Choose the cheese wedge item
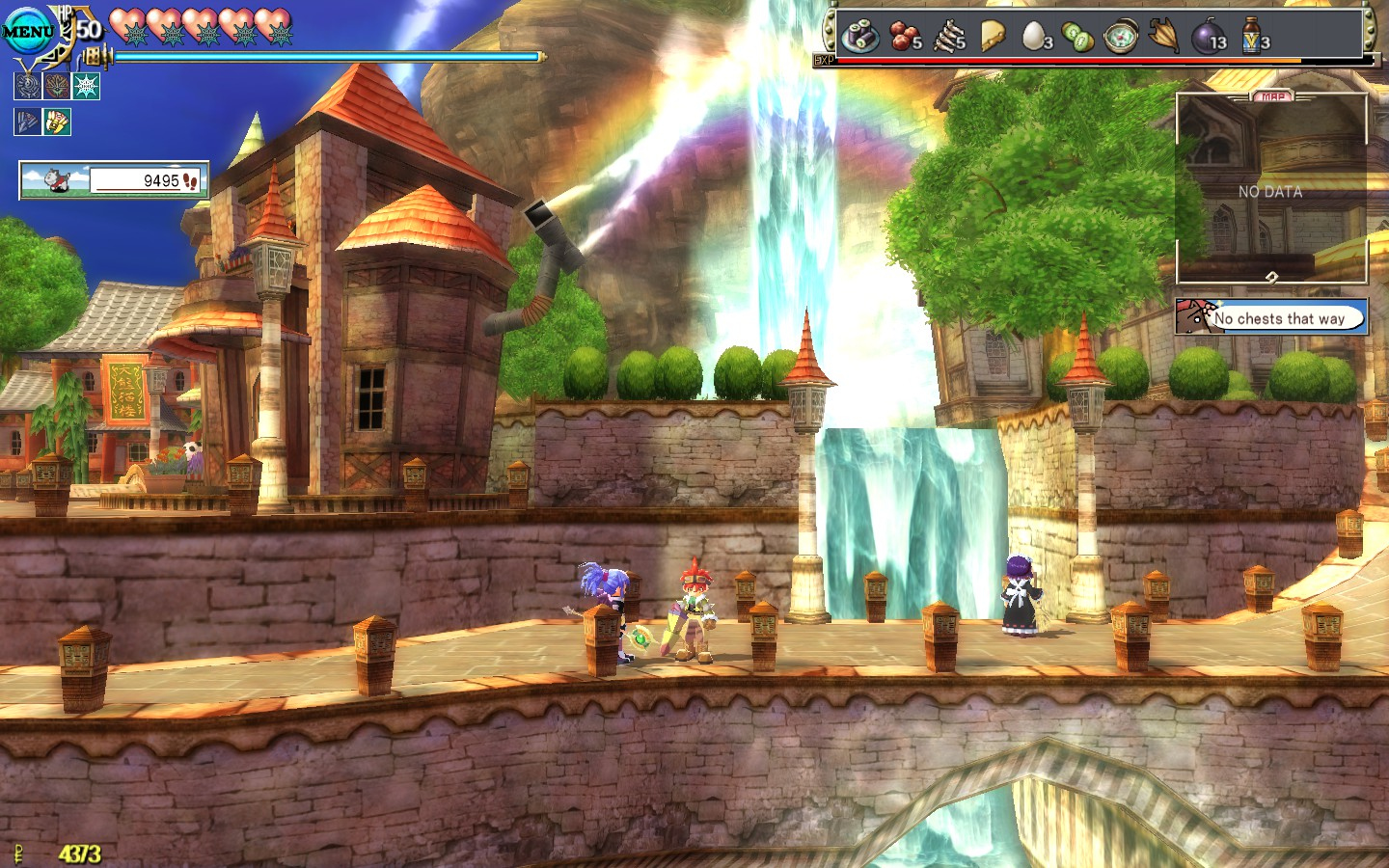The height and width of the screenshot is (868, 1389). (993, 37)
